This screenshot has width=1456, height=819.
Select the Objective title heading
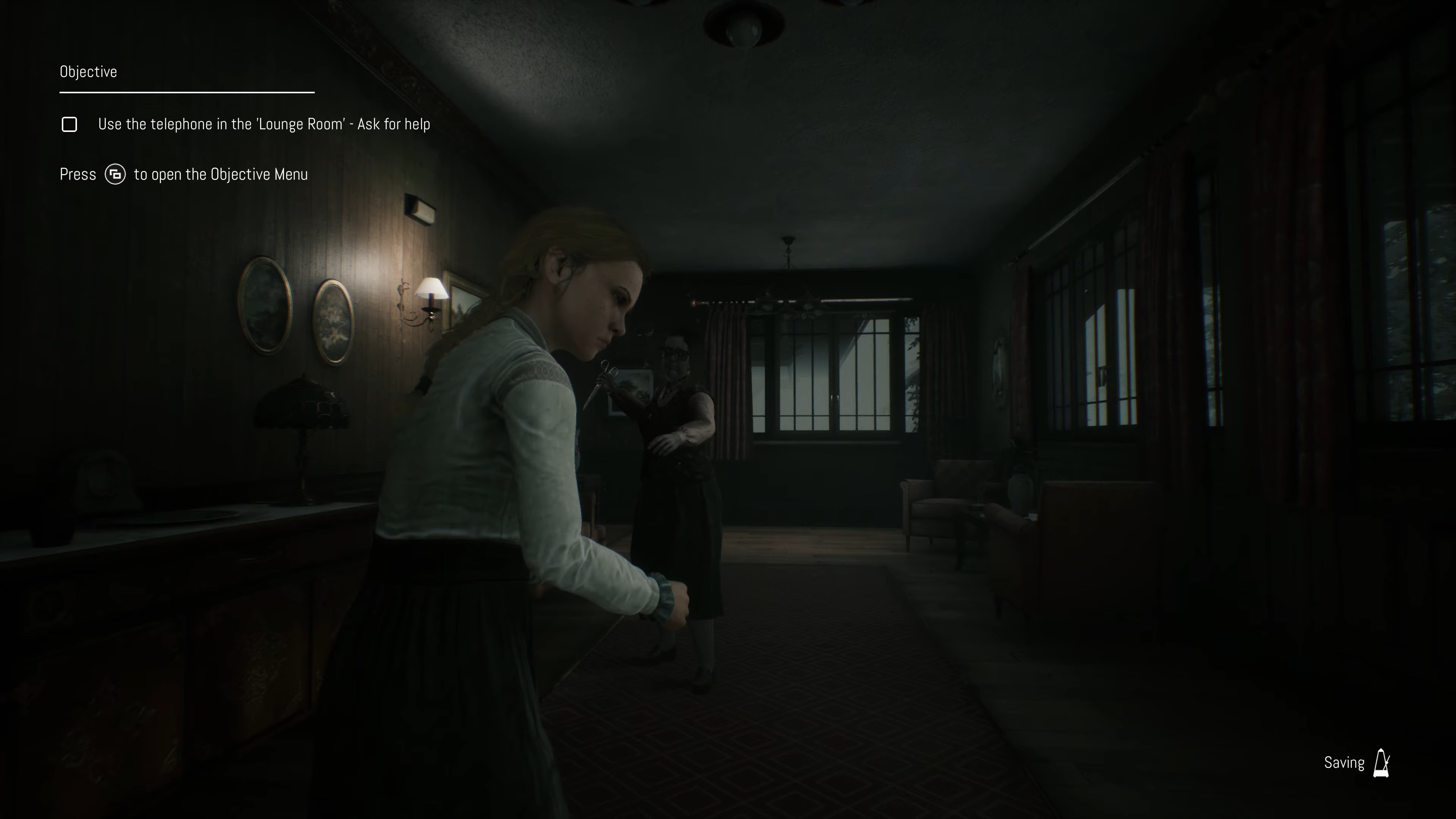88,72
